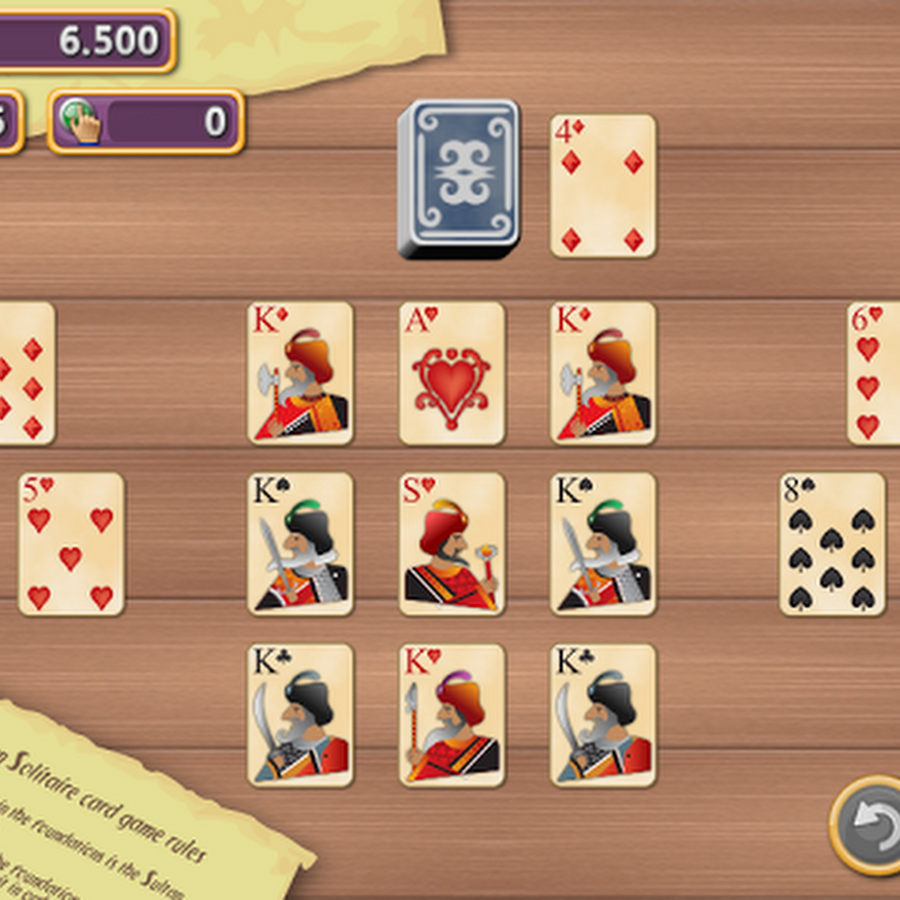The image size is (900, 900).
Task: Select the 5 of hearts card
Action: tap(71, 543)
